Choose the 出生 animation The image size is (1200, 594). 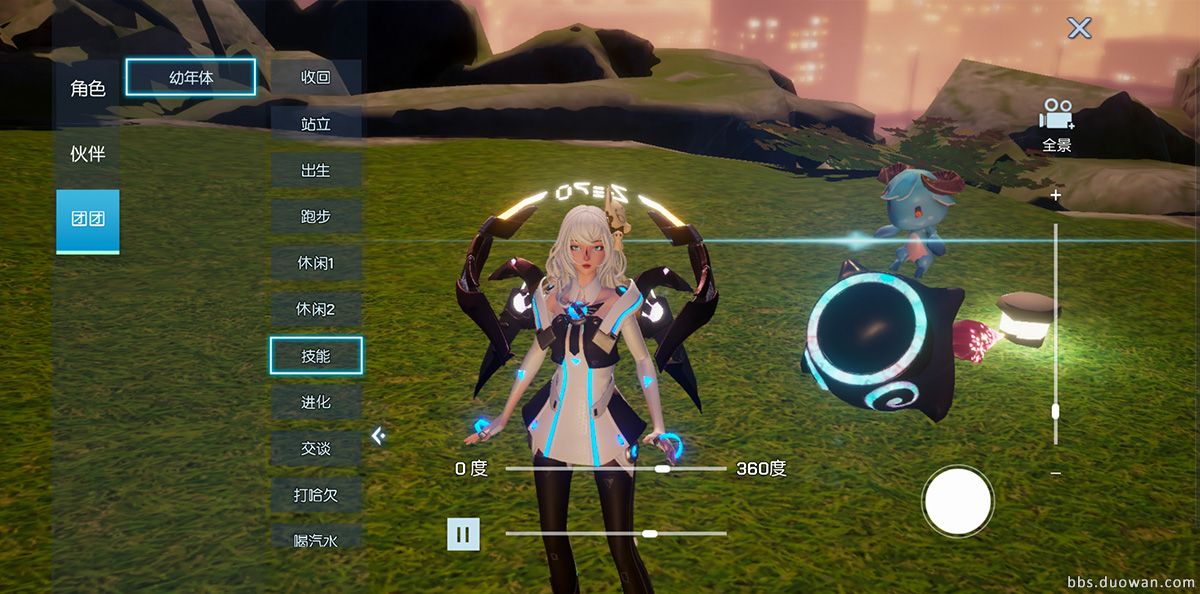316,170
